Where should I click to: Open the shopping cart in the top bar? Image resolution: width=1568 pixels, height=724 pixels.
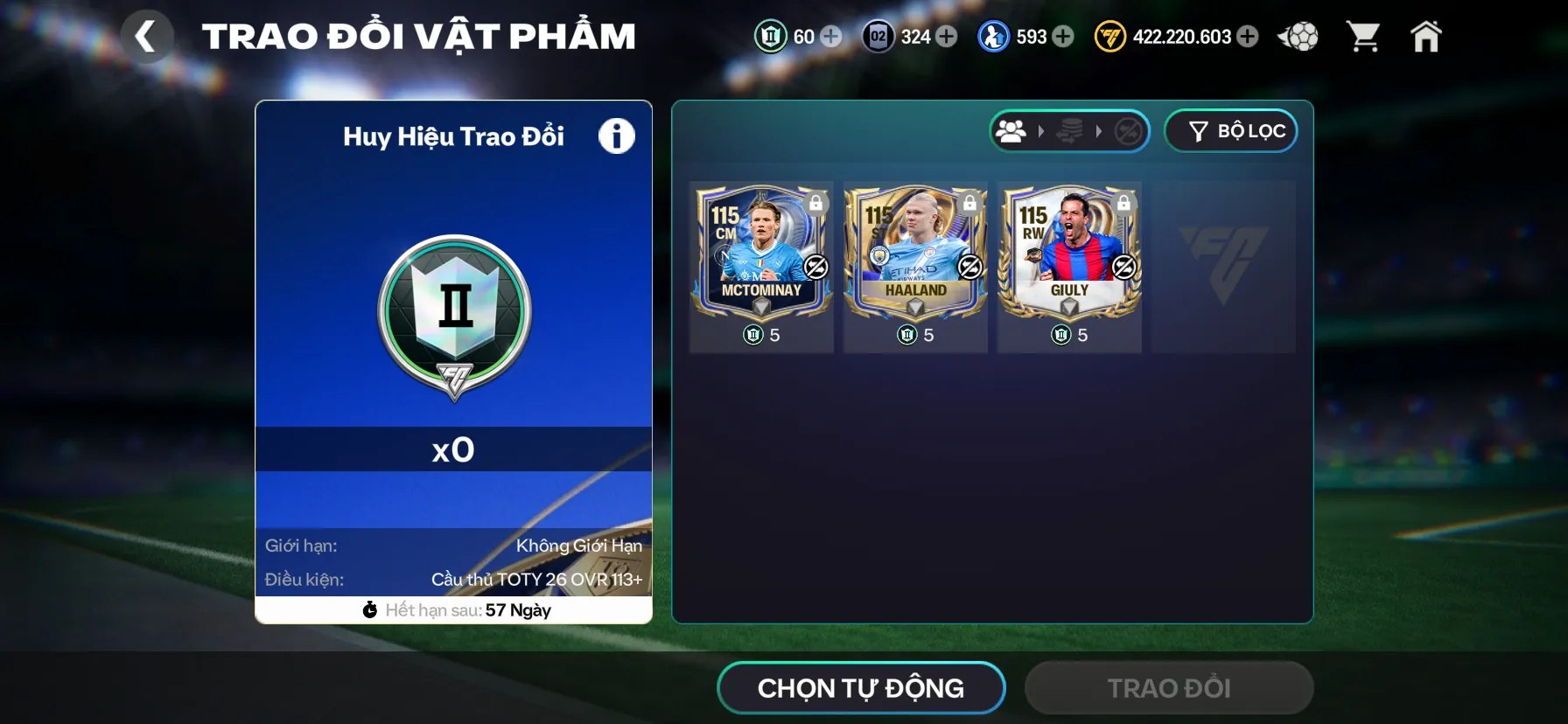(x=1362, y=37)
